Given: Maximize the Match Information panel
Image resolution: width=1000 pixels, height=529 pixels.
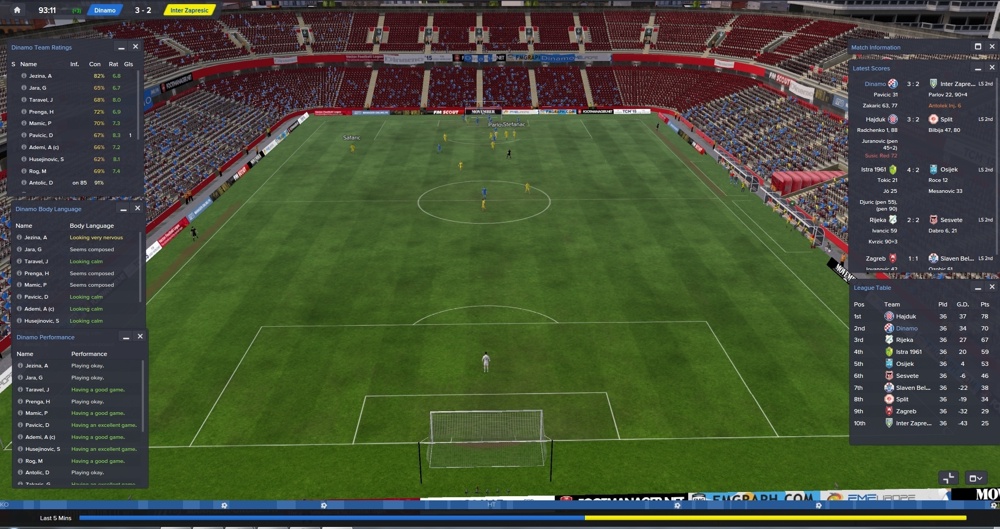Looking at the screenshot, I should (x=978, y=47).
